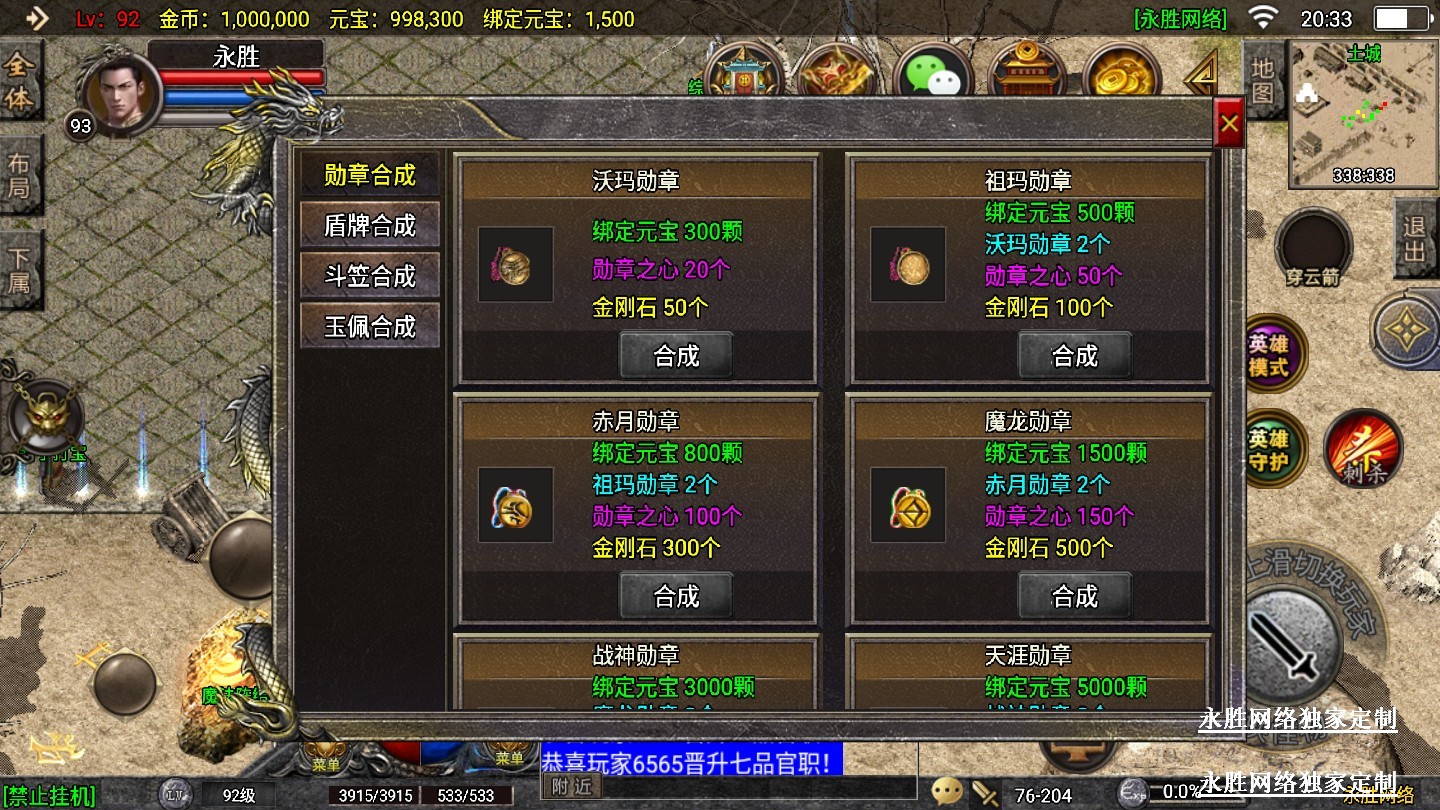Show the 玉佩合成 tab

[x=369, y=327]
